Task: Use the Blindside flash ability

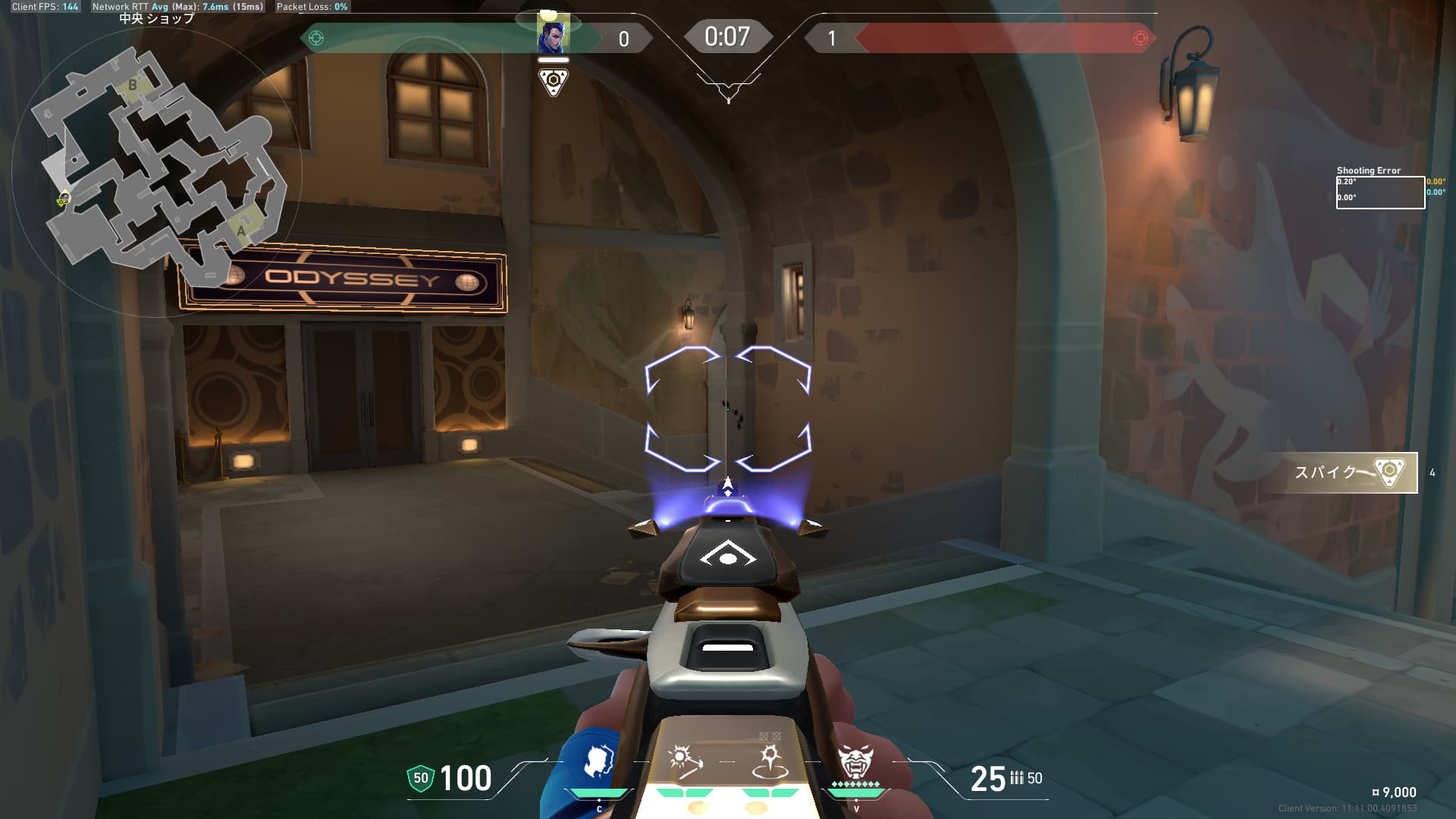Action: coord(684,761)
